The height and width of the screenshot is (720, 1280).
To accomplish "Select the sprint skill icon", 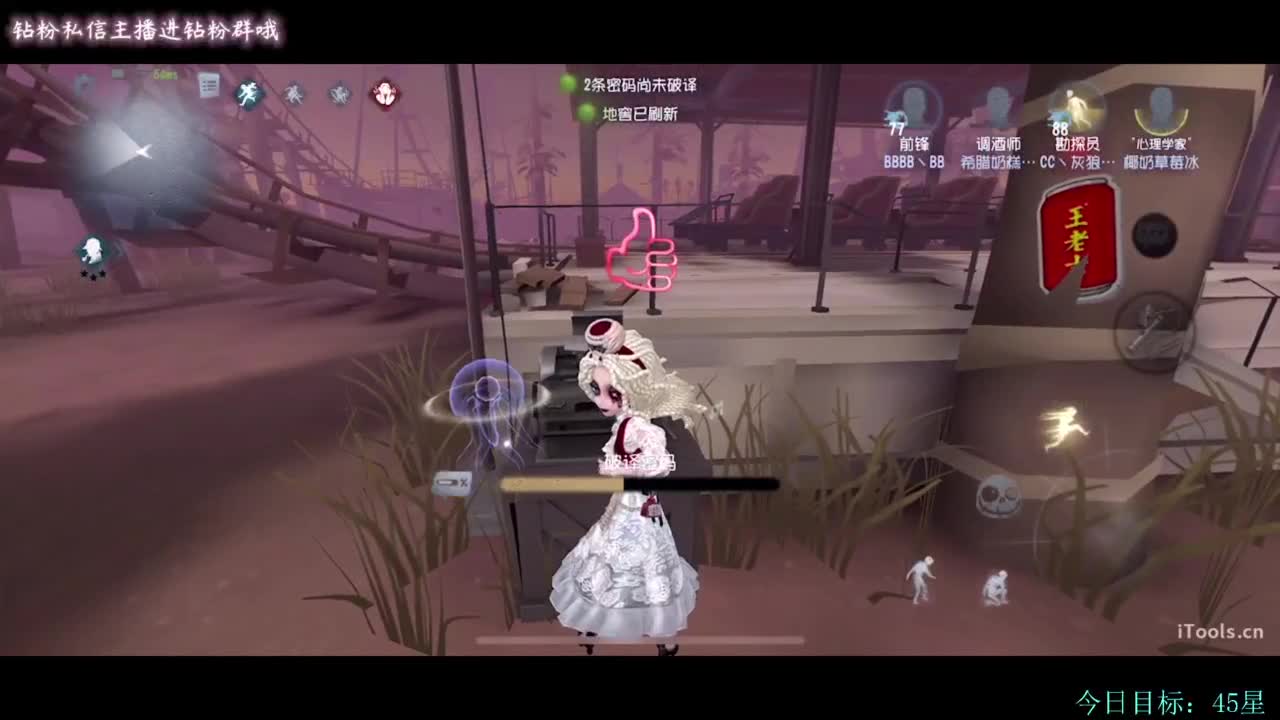I will point(248,94).
